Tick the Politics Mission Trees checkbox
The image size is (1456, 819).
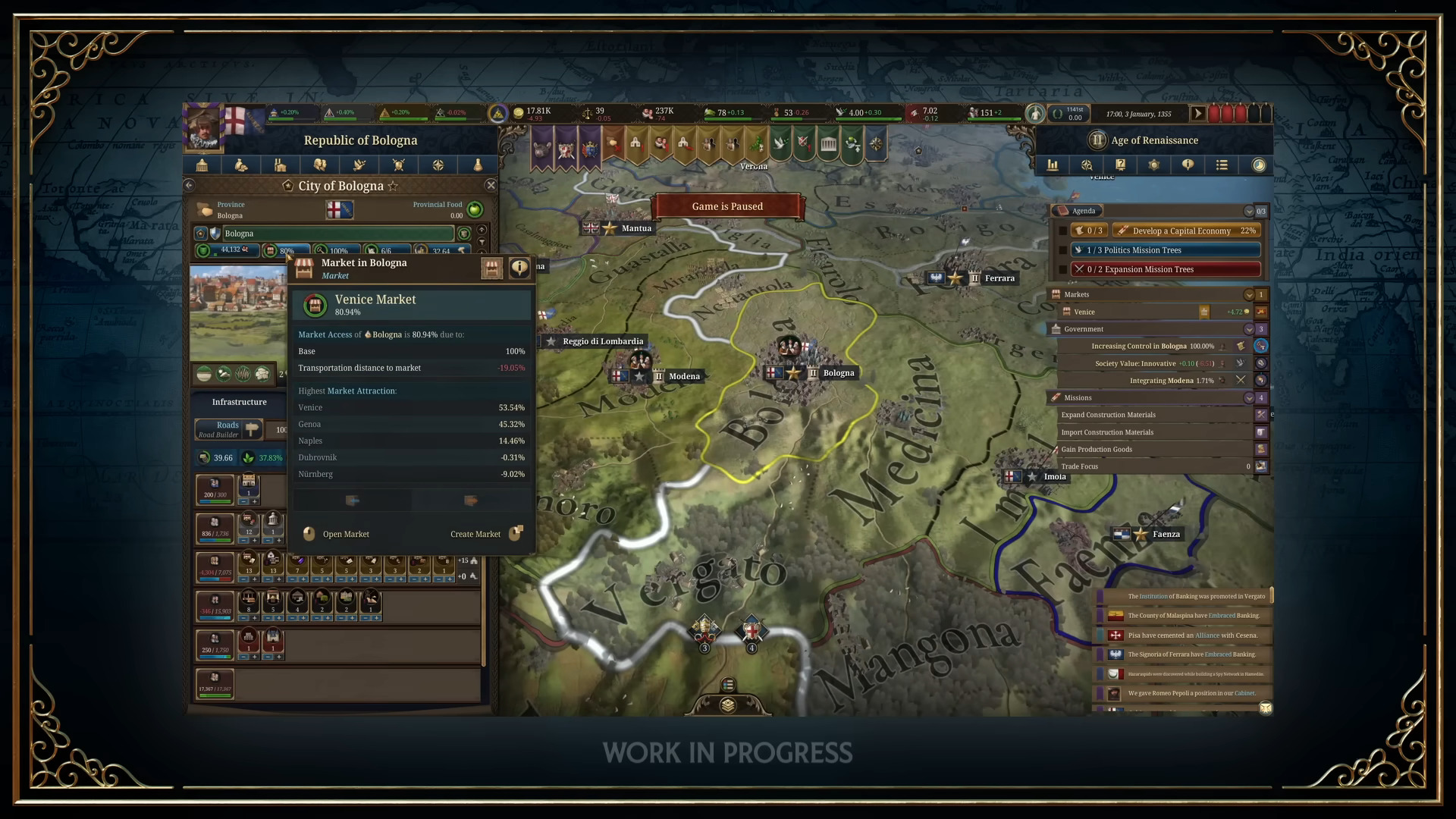pos(1063,249)
